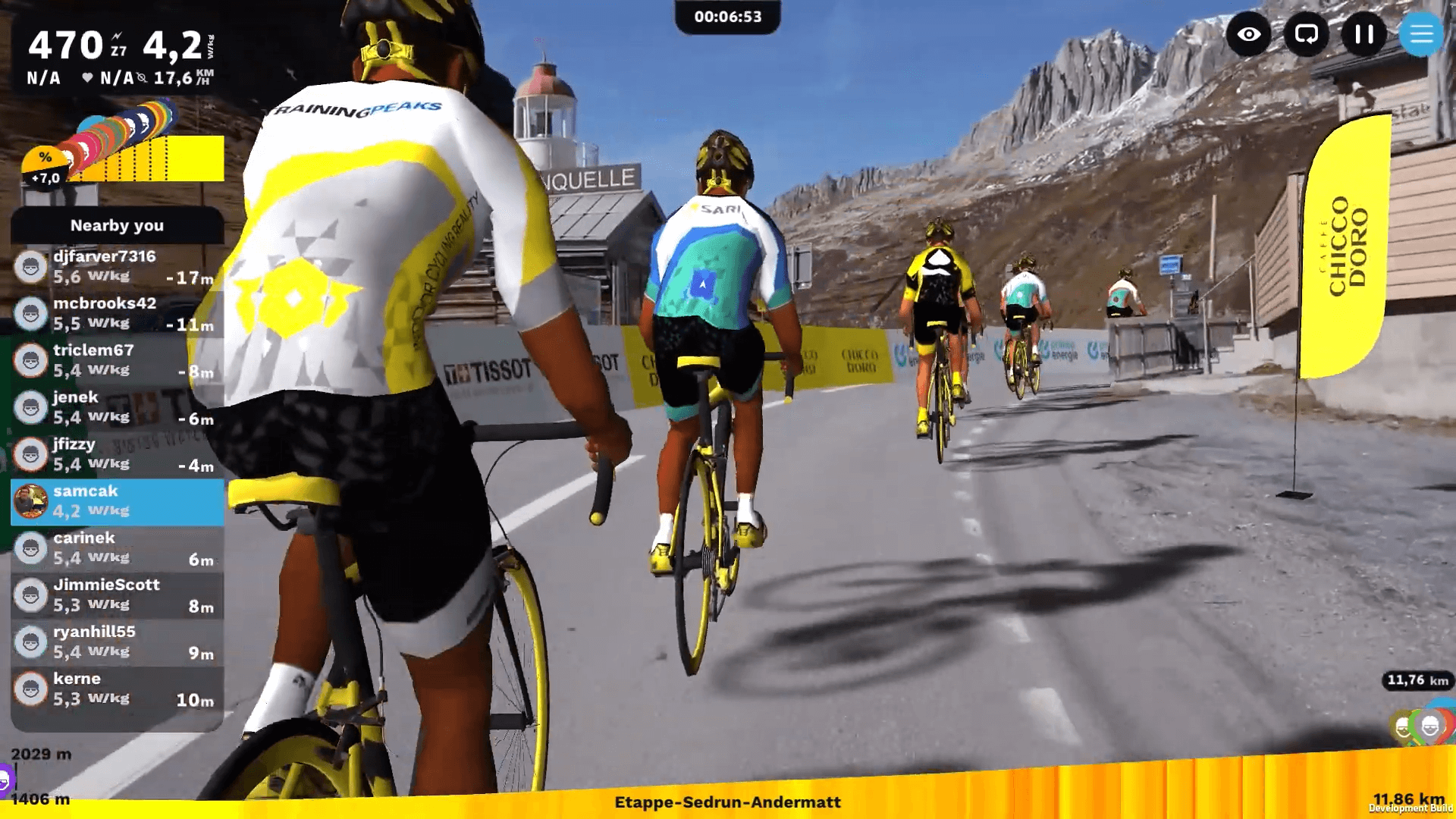Open the blue hamburger menu
The image size is (1456, 819).
[1420, 34]
